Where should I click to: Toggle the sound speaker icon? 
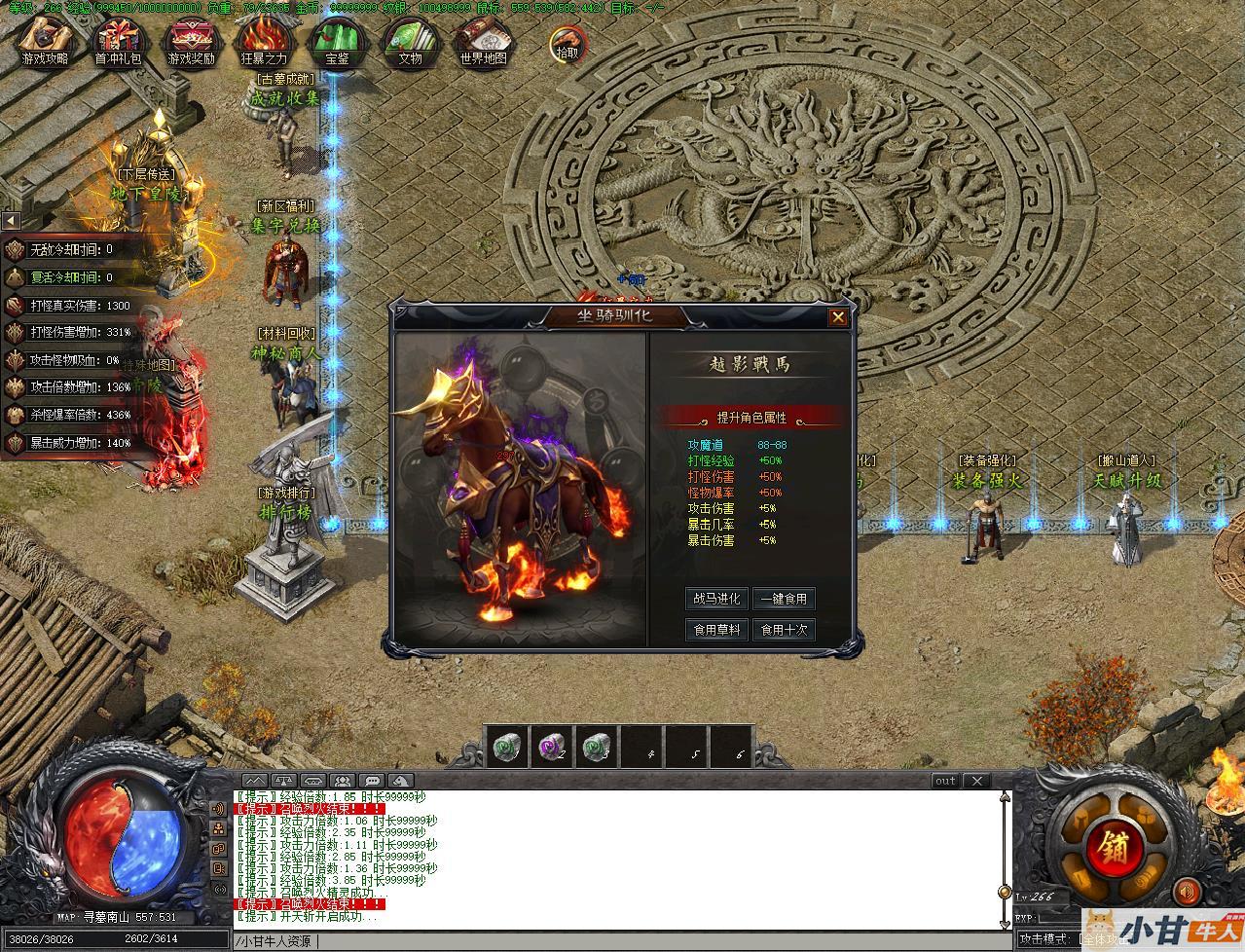[1187, 891]
